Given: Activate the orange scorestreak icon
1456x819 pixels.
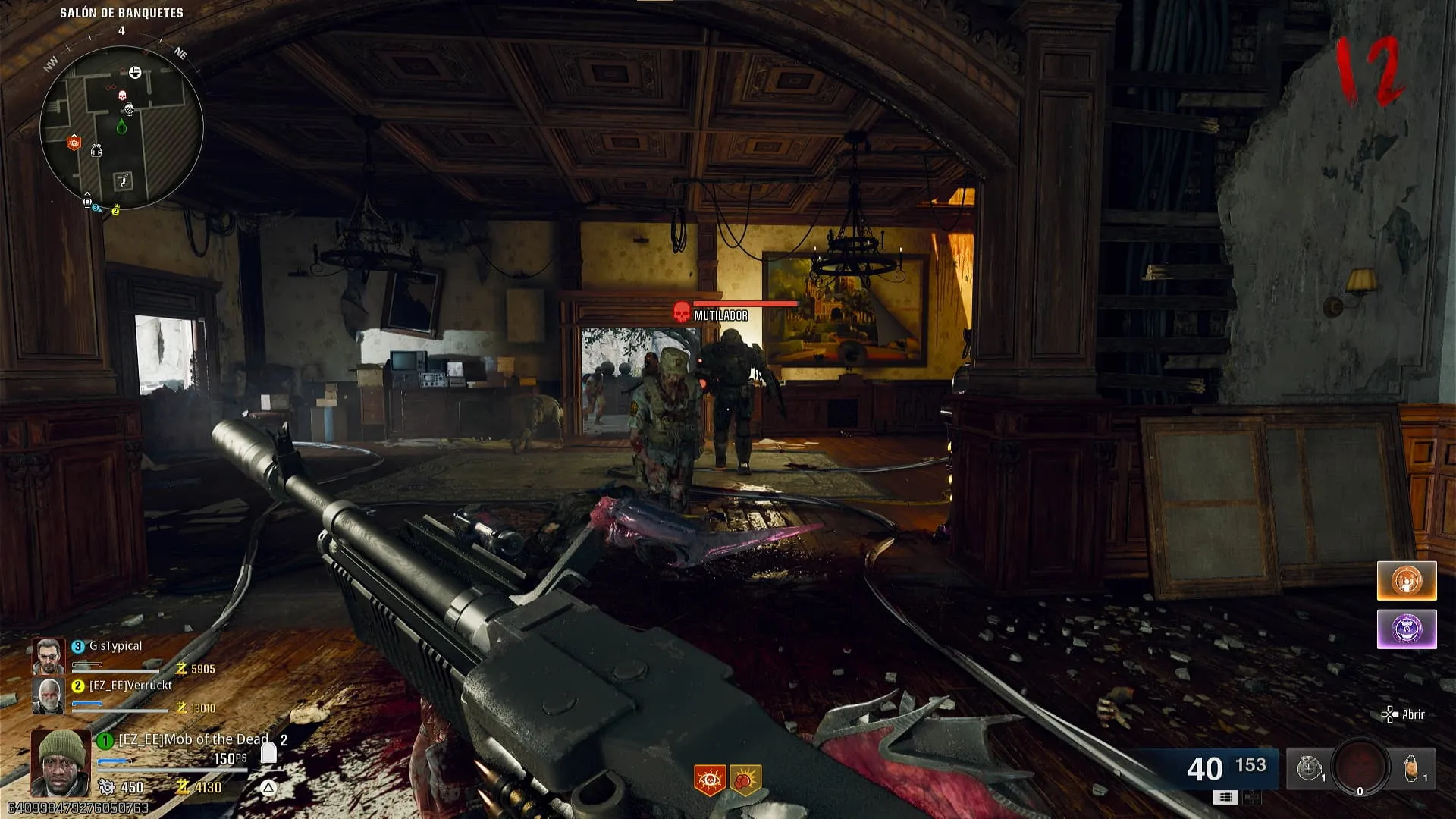Looking at the screenshot, I should (x=1407, y=581).
